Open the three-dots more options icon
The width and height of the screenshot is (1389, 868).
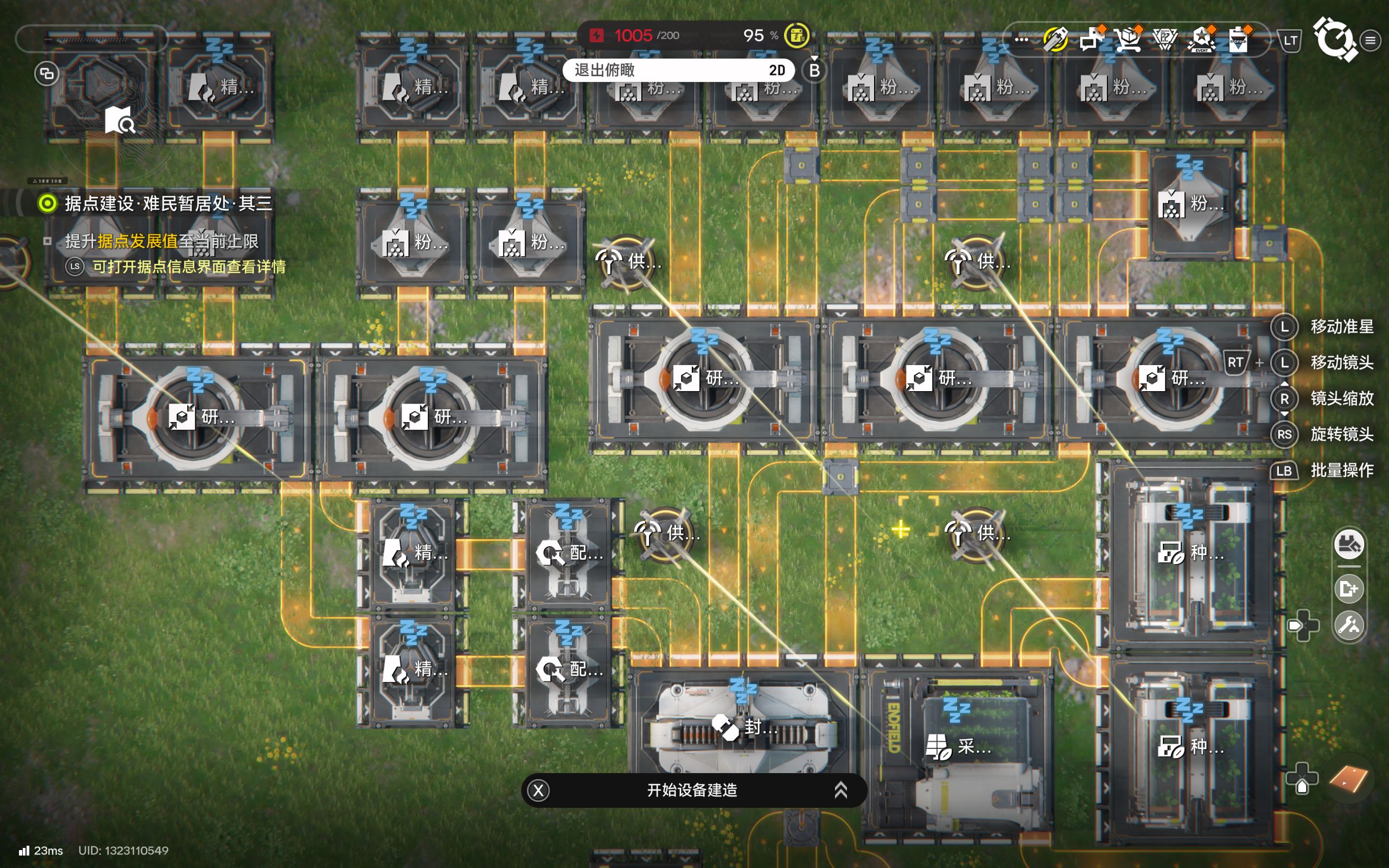click(1021, 40)
